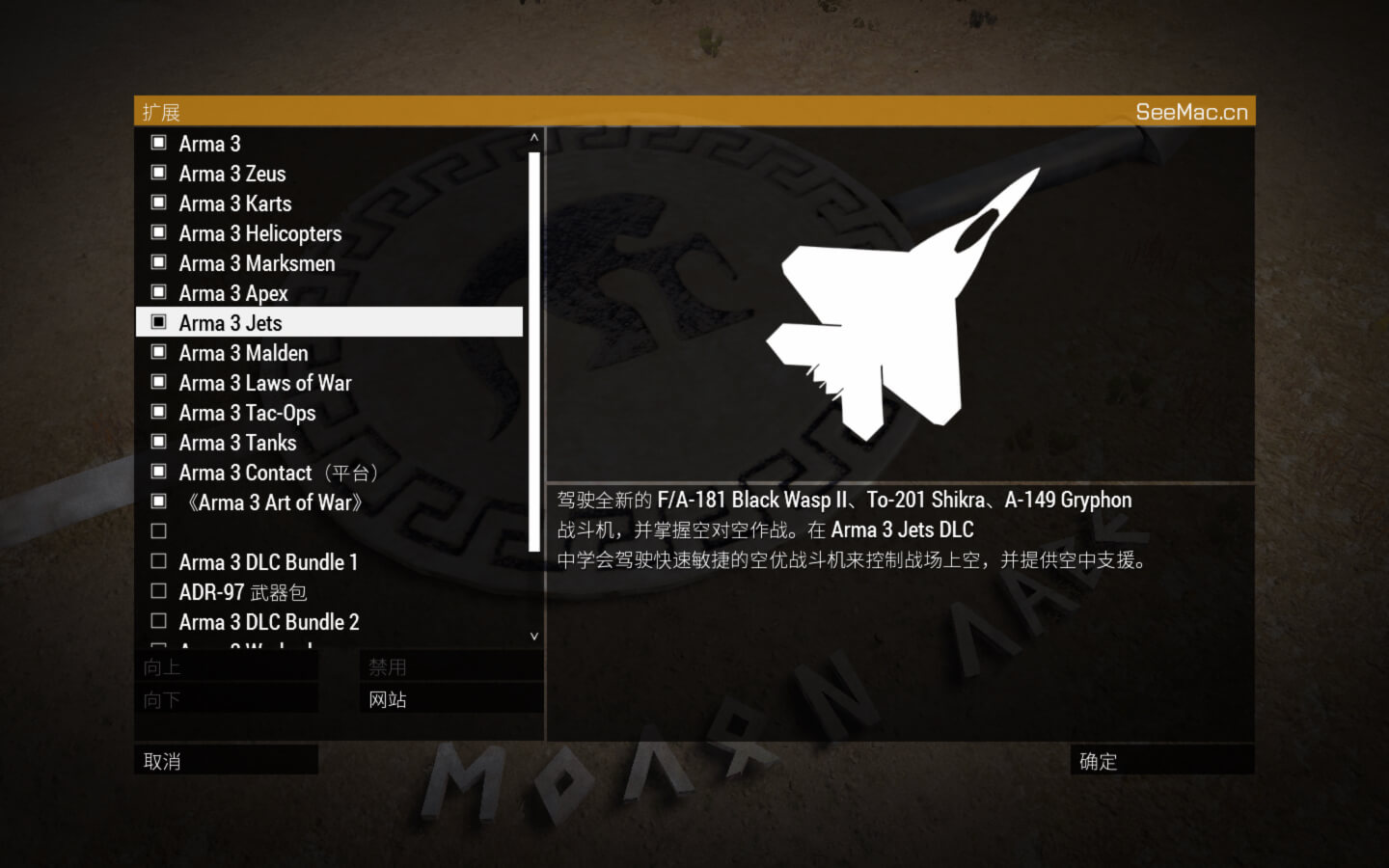Screen dimensions: 1389x868
Task: Toggle the Arma 3 Apex checkbox
Action: [x=158, y=291]
